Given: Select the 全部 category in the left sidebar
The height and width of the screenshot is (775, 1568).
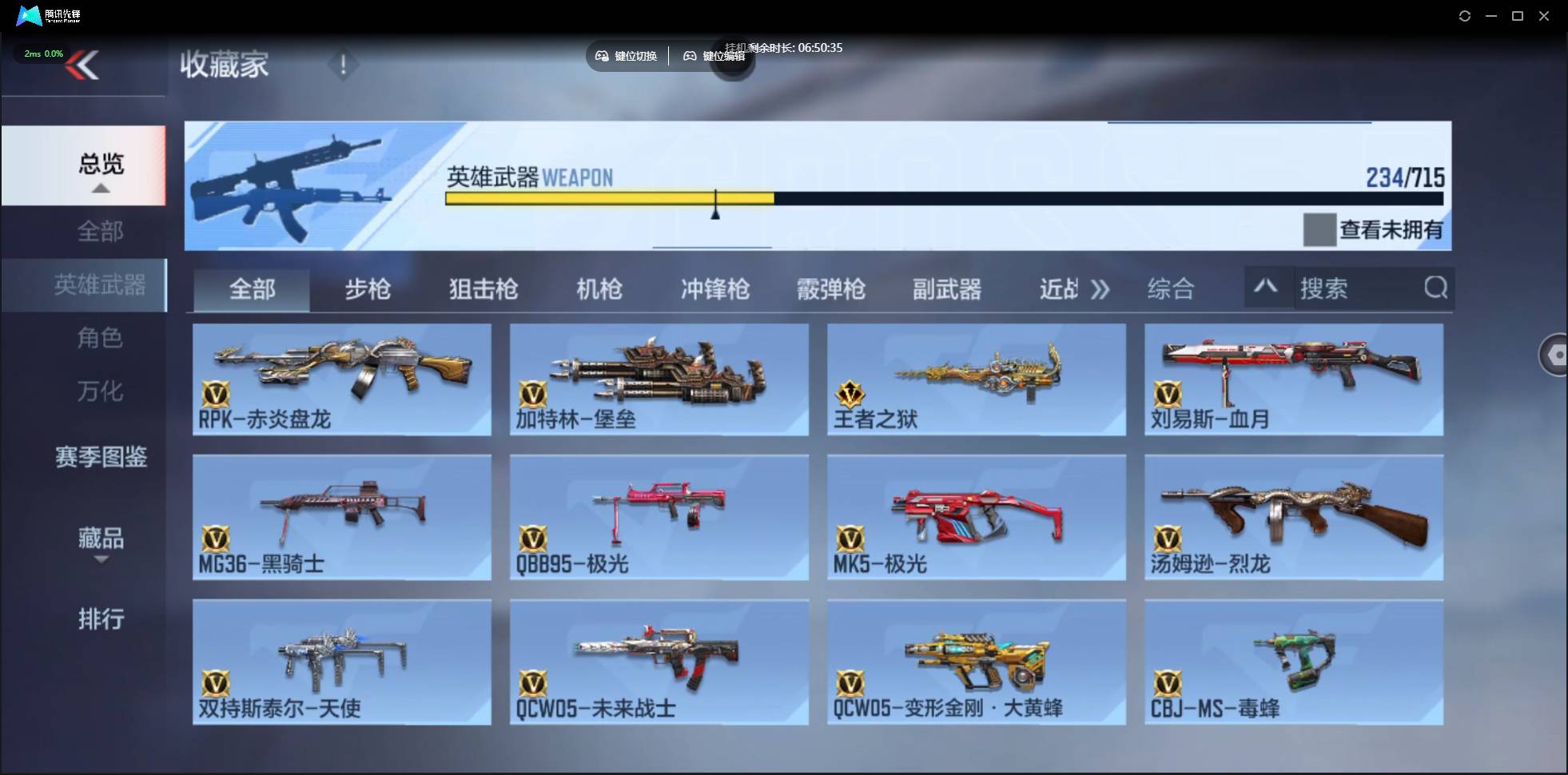Looking at the screenshot, I should [99, 231].
